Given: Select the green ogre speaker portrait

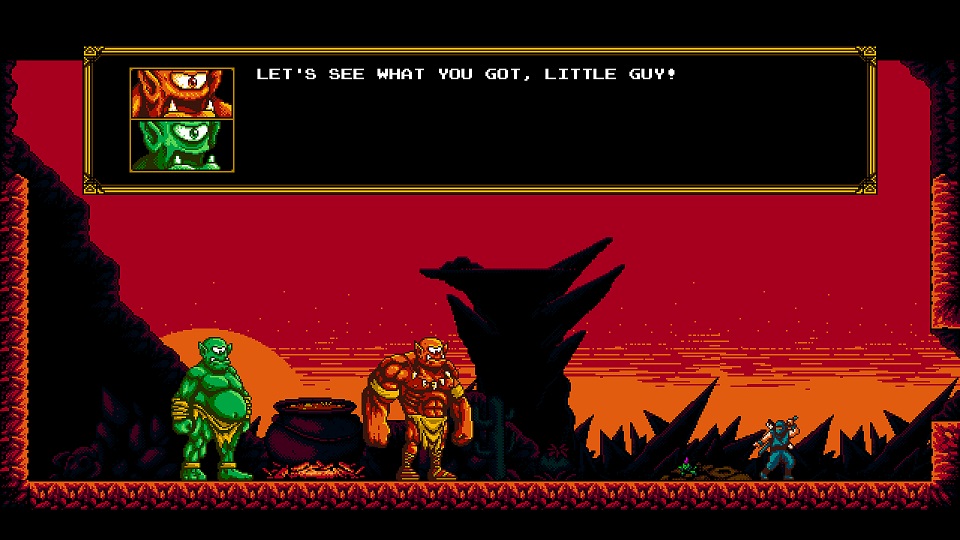Looking at the screenshot, I should point(181,145).
